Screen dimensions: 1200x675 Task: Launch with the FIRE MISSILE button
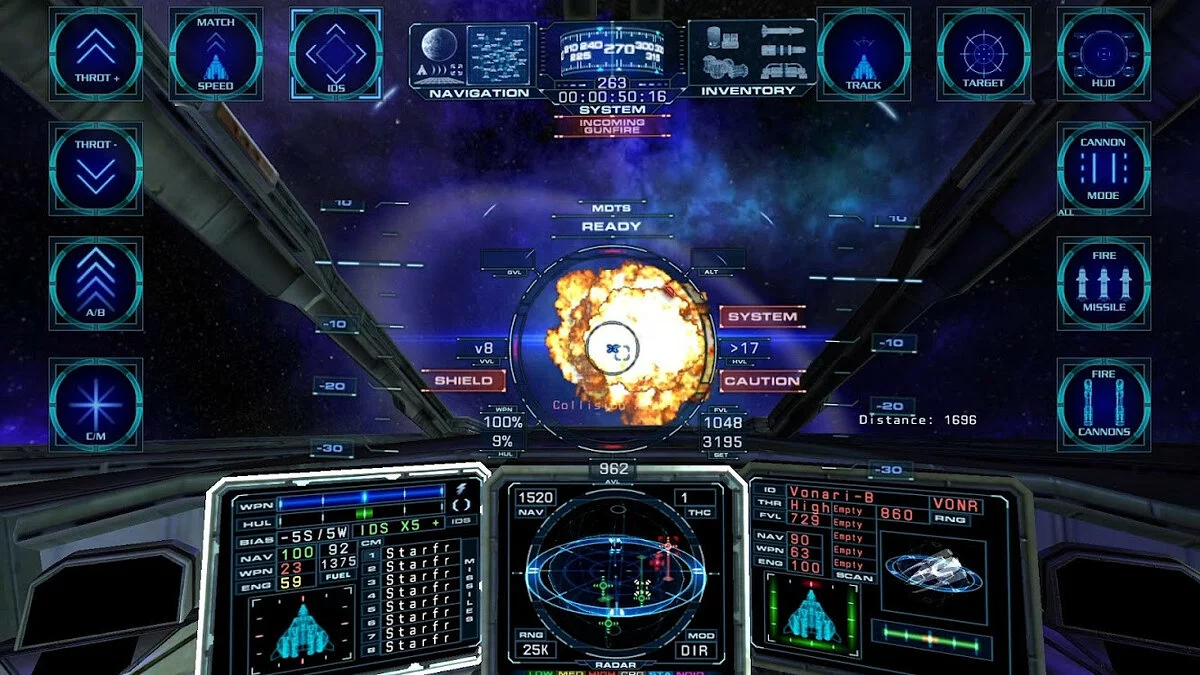coord(1103,283)
